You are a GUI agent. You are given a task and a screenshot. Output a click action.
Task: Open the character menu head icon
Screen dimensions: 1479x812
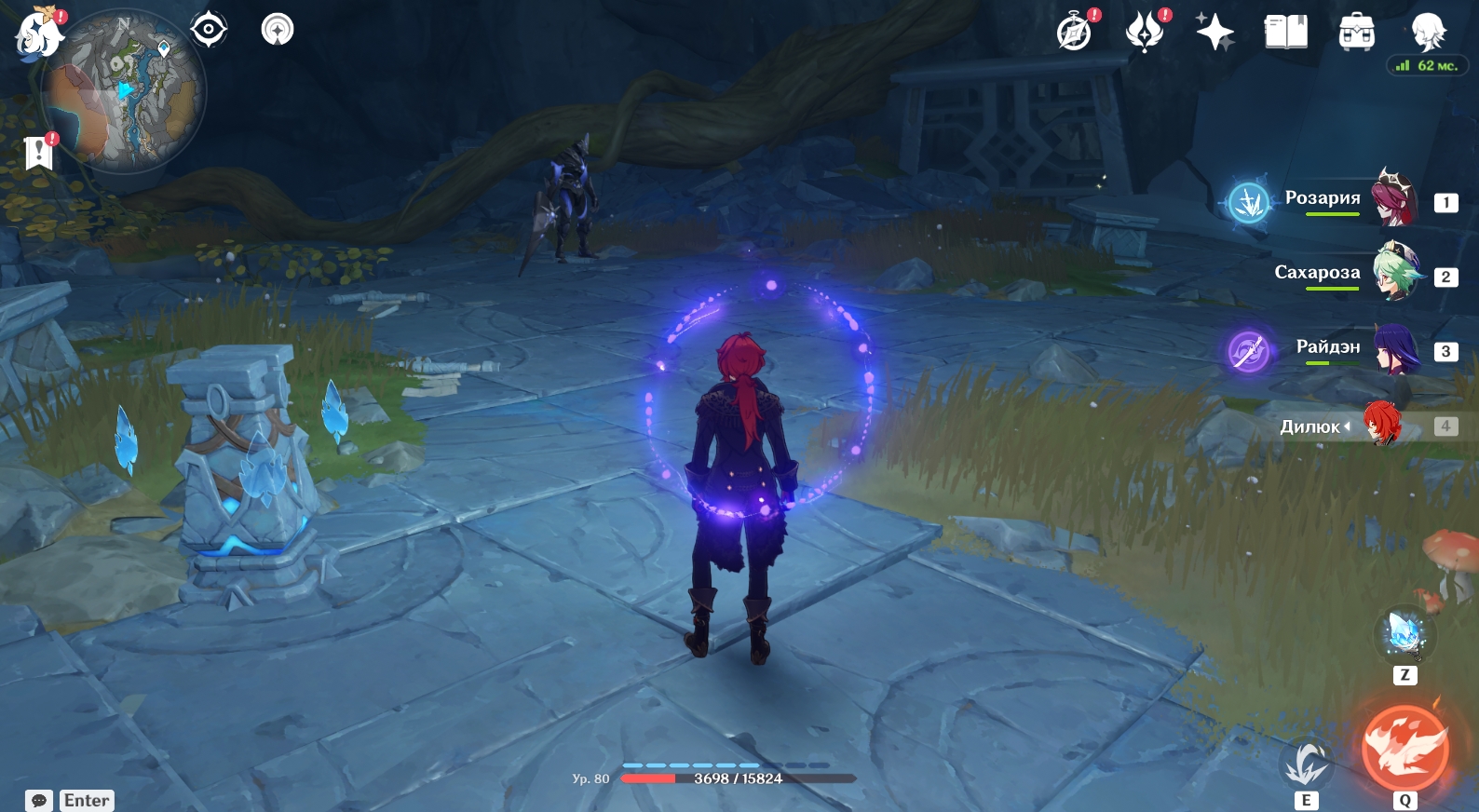[x=1427, y=32]
